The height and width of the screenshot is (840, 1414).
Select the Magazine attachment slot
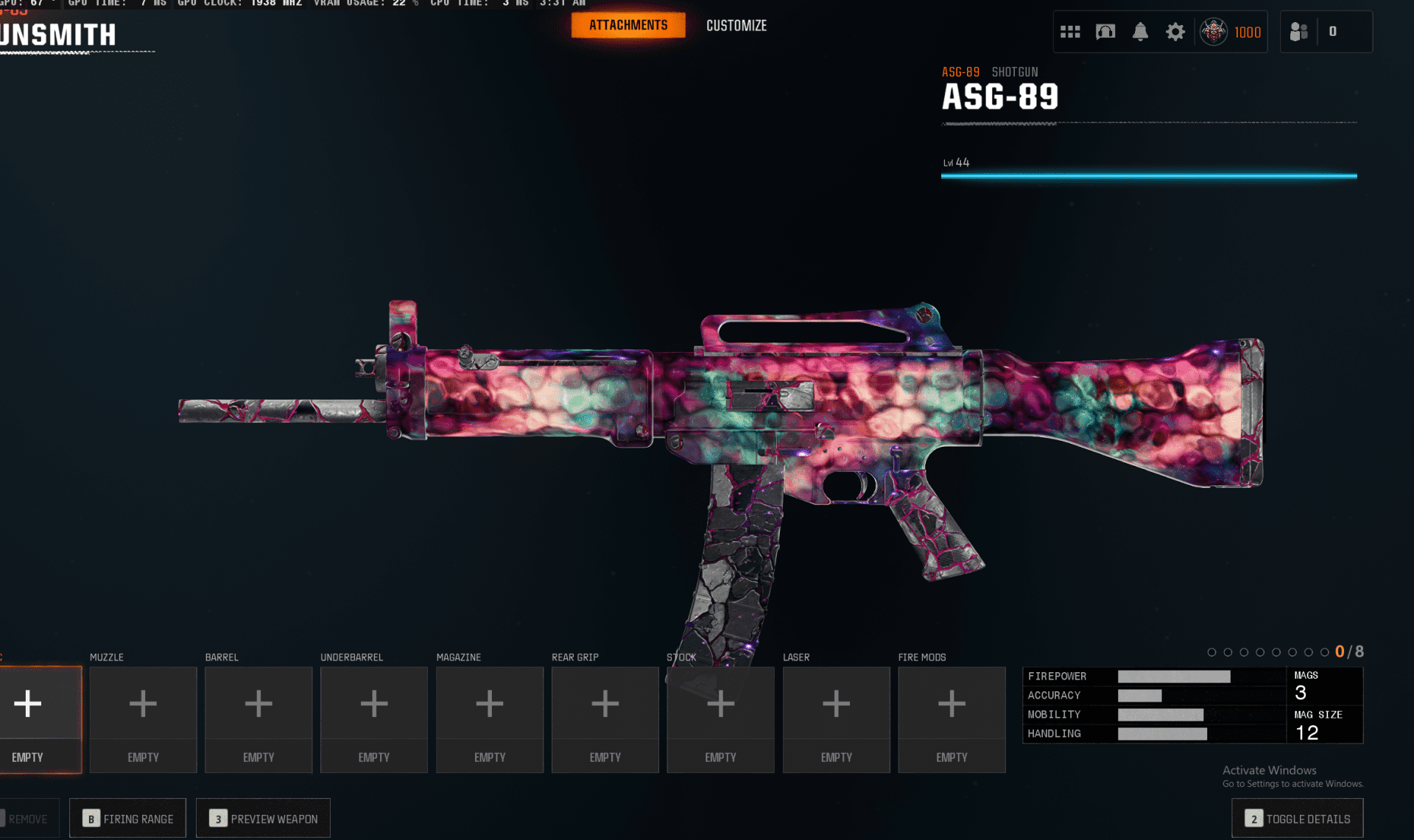point(490,719)
